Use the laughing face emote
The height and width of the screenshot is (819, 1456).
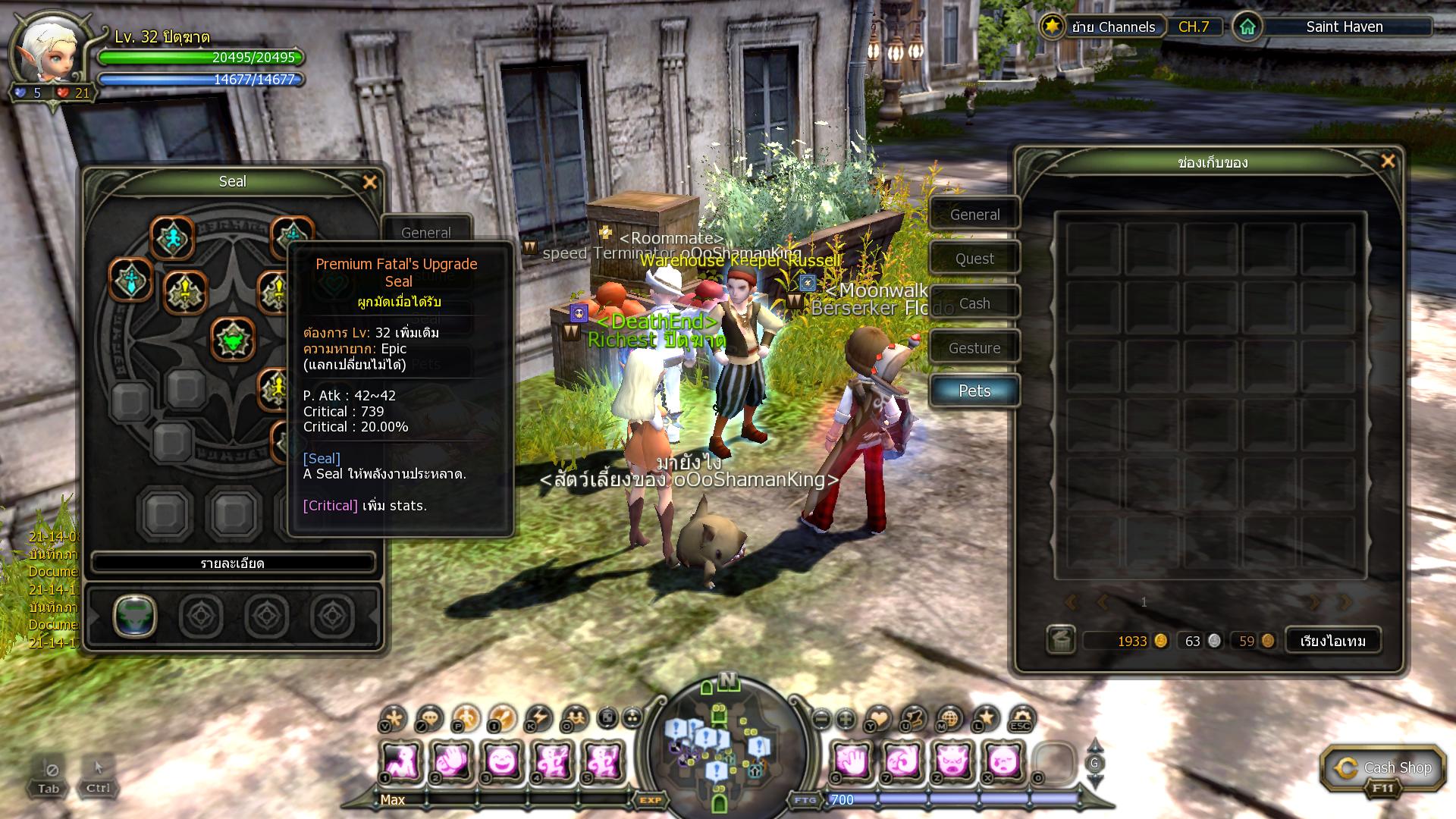502,761
